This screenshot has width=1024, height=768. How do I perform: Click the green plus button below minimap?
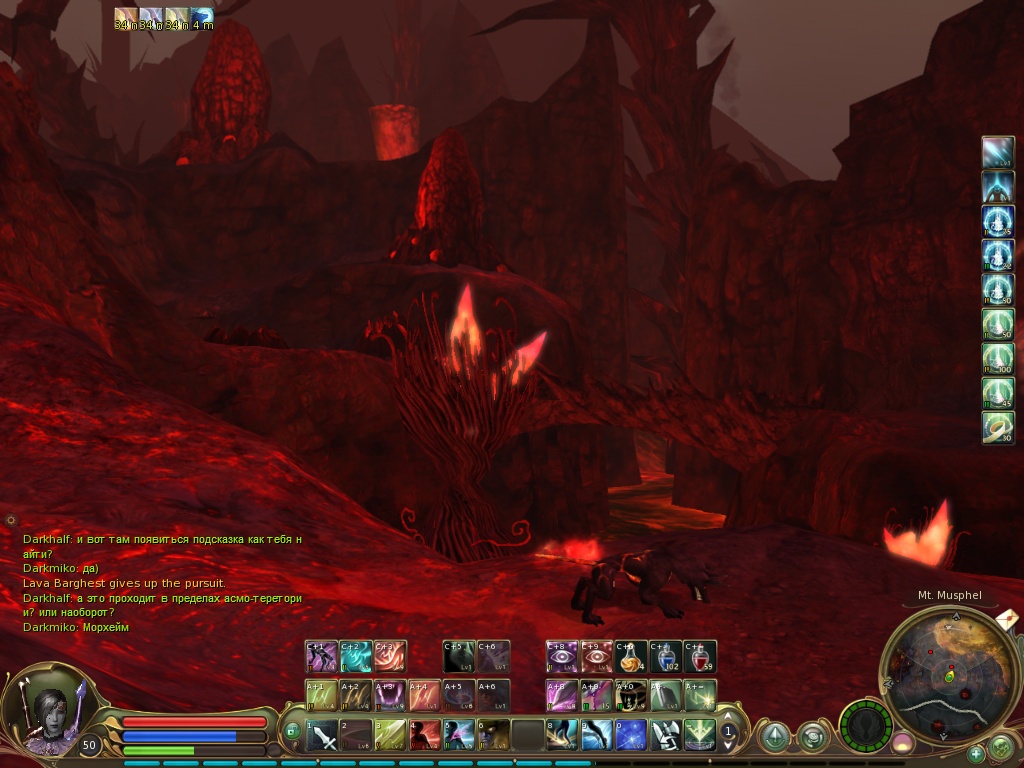pos(976,753)
